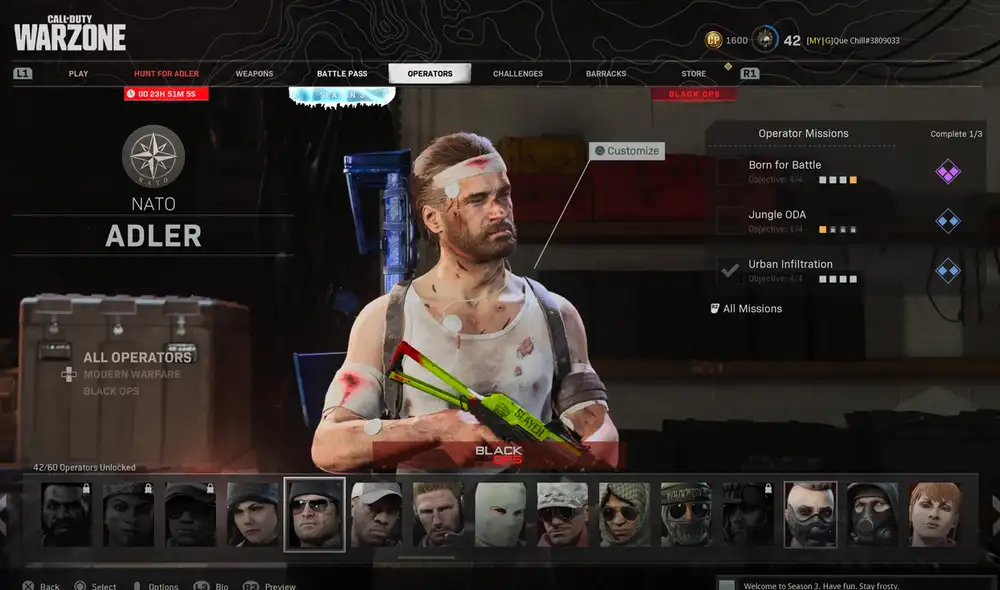Screen dimensions: 1000x590
Task: Select the Born for Battle mission
Action: (x=785, y=165)
